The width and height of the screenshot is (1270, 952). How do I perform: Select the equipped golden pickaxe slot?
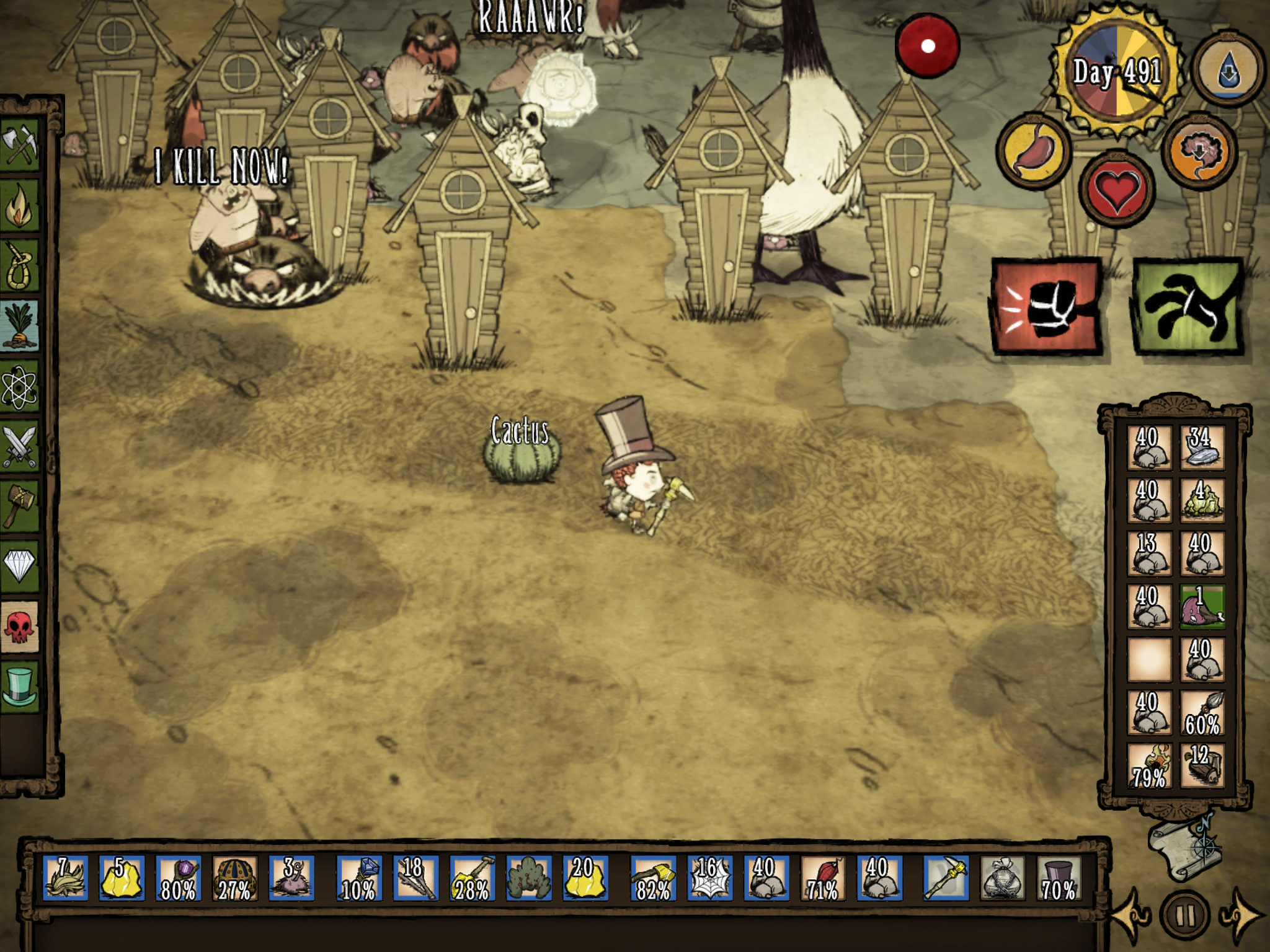946,878
